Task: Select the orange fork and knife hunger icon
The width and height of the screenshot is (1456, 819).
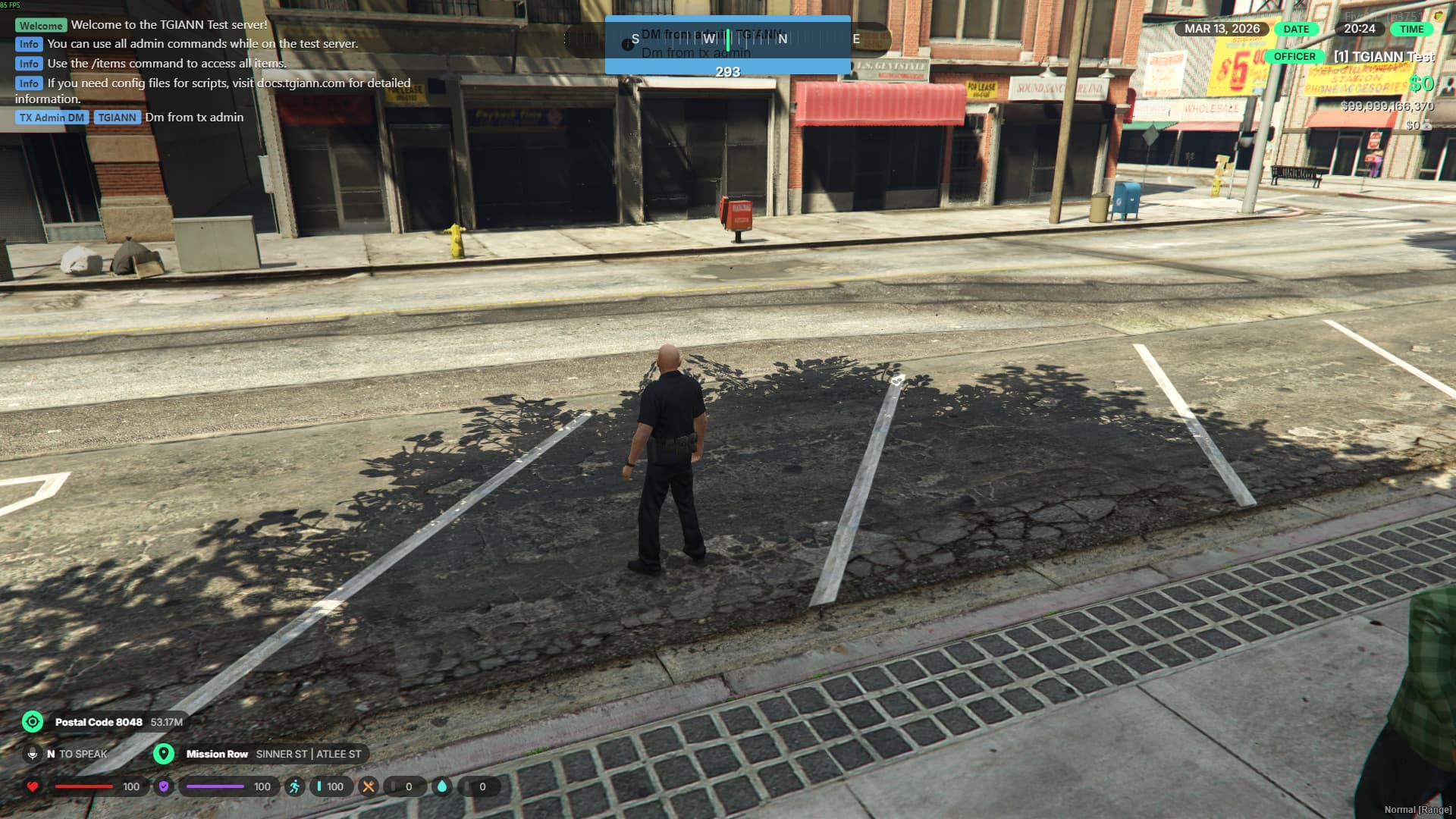Action: coord(369,786)
